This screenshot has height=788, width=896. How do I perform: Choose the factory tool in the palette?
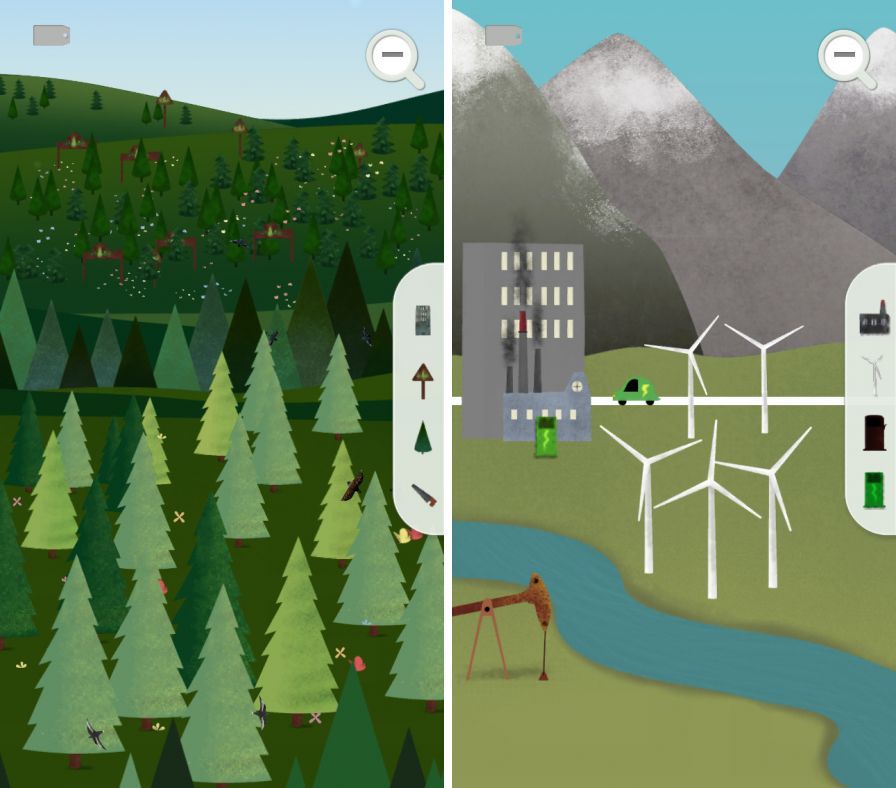(x=875, y=319)
